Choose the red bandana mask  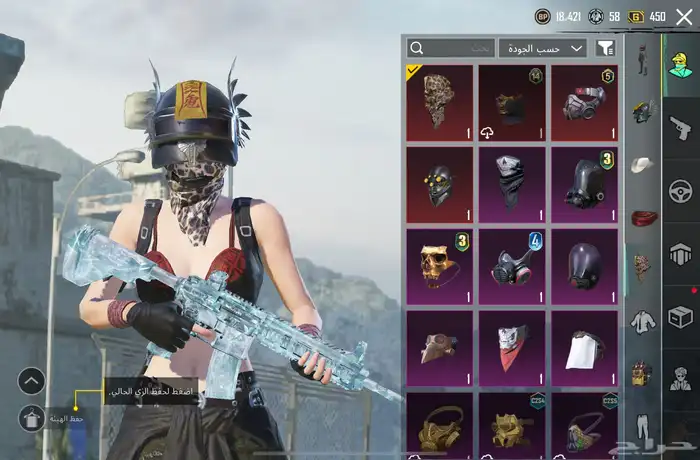(x=512, y=348)
